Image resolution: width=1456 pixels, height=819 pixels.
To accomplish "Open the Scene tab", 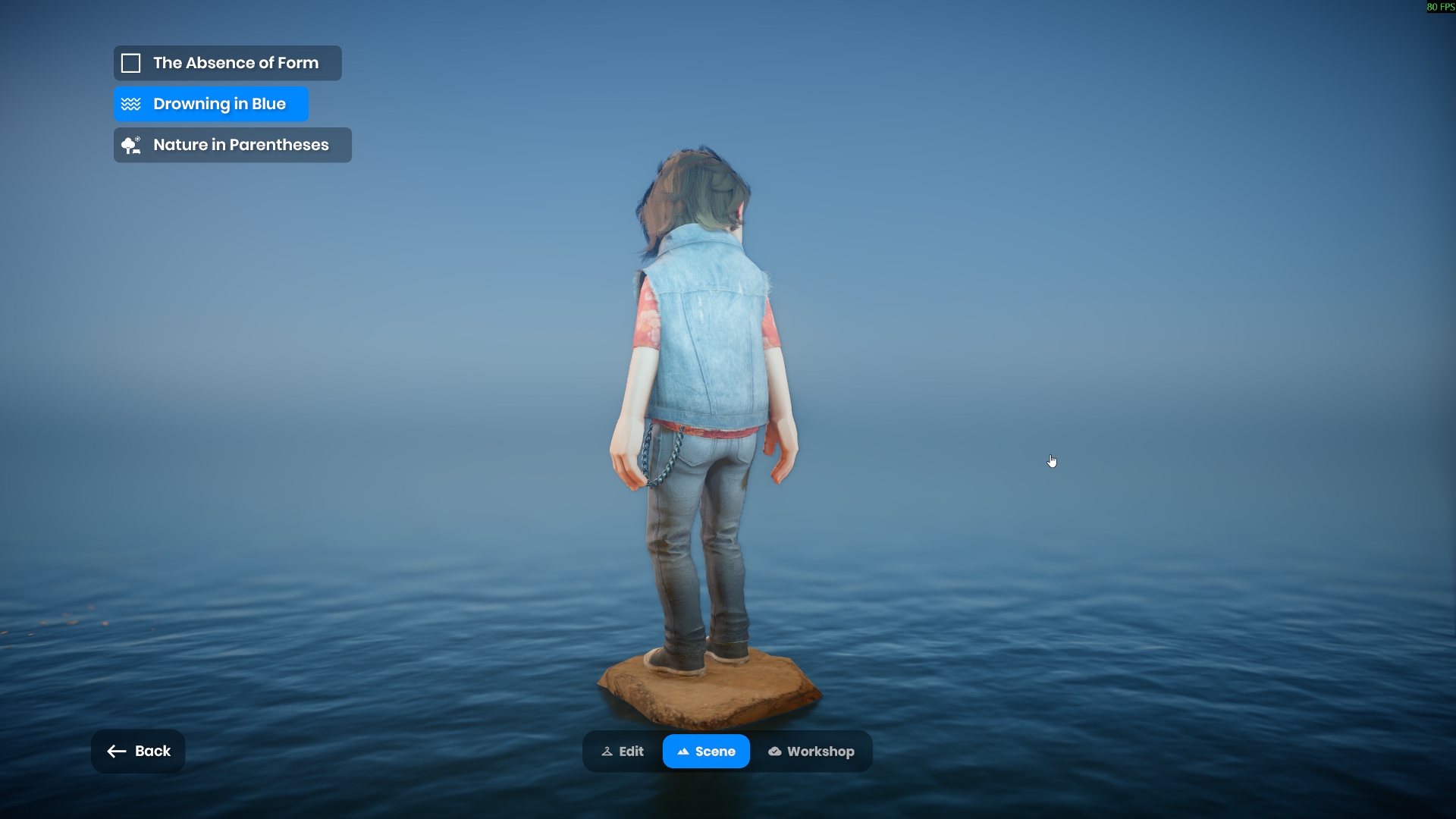I will pyautogui.click(x=706, y=752).
